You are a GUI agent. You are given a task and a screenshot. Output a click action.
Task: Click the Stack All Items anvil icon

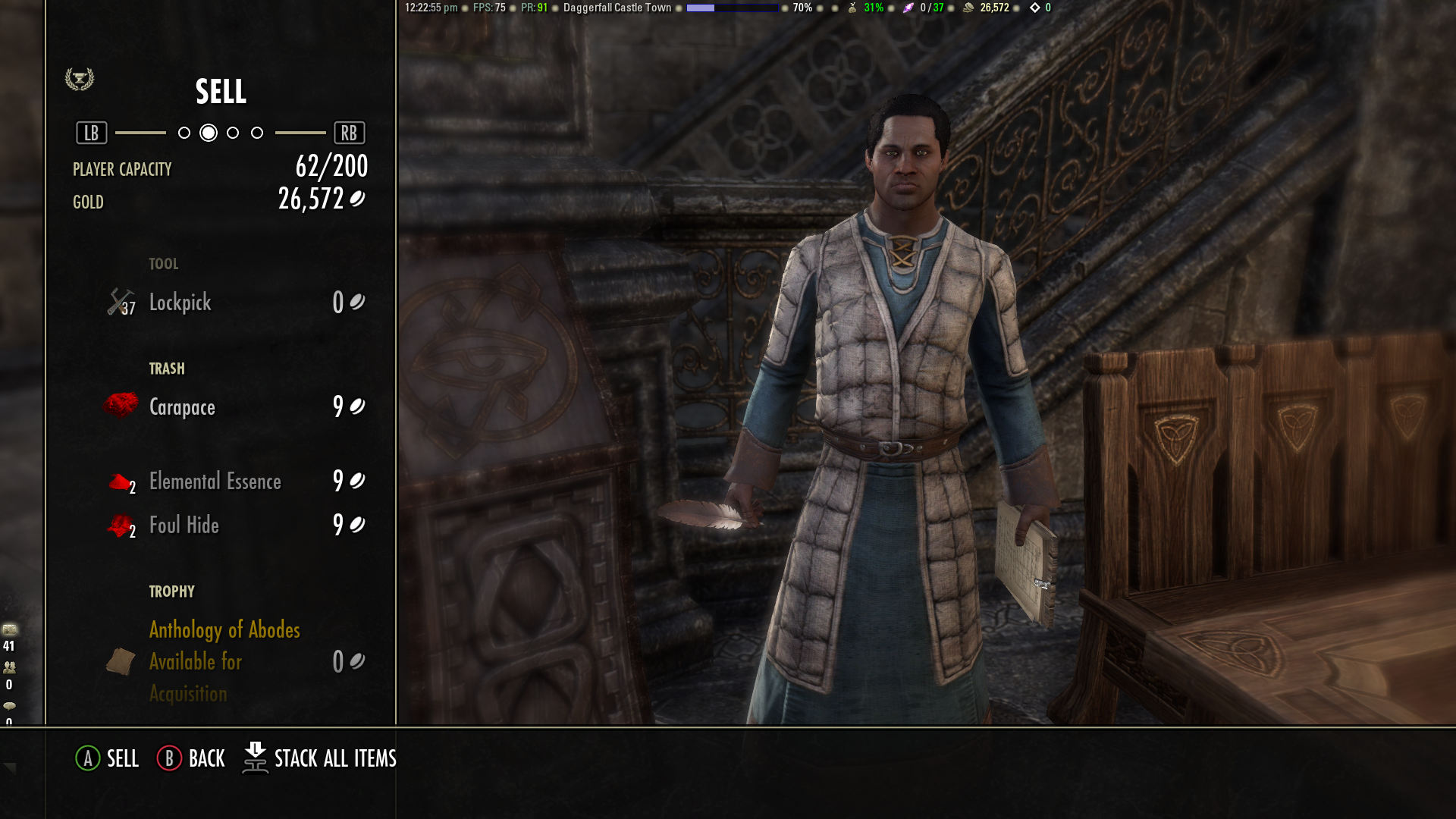(256, 758)
